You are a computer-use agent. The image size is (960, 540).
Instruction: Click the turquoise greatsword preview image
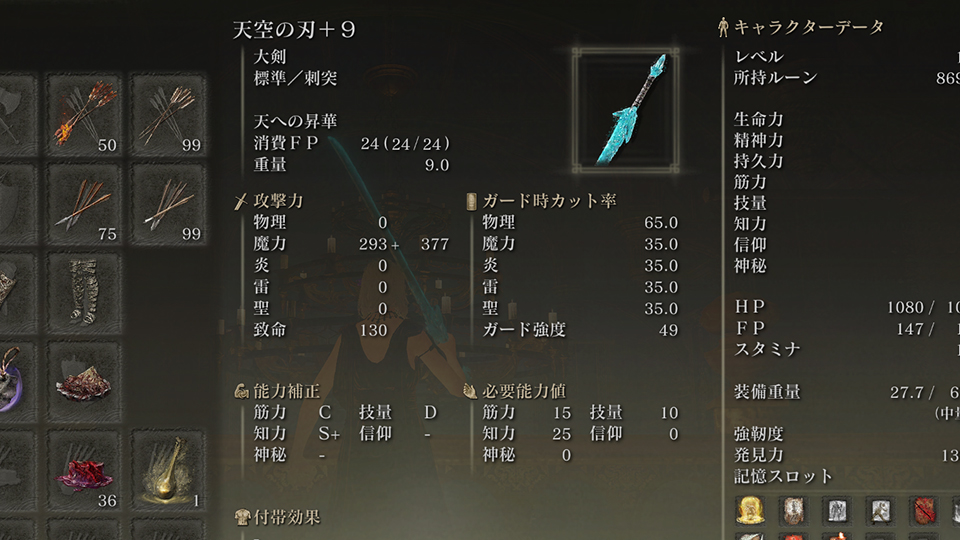click(627, 109)
